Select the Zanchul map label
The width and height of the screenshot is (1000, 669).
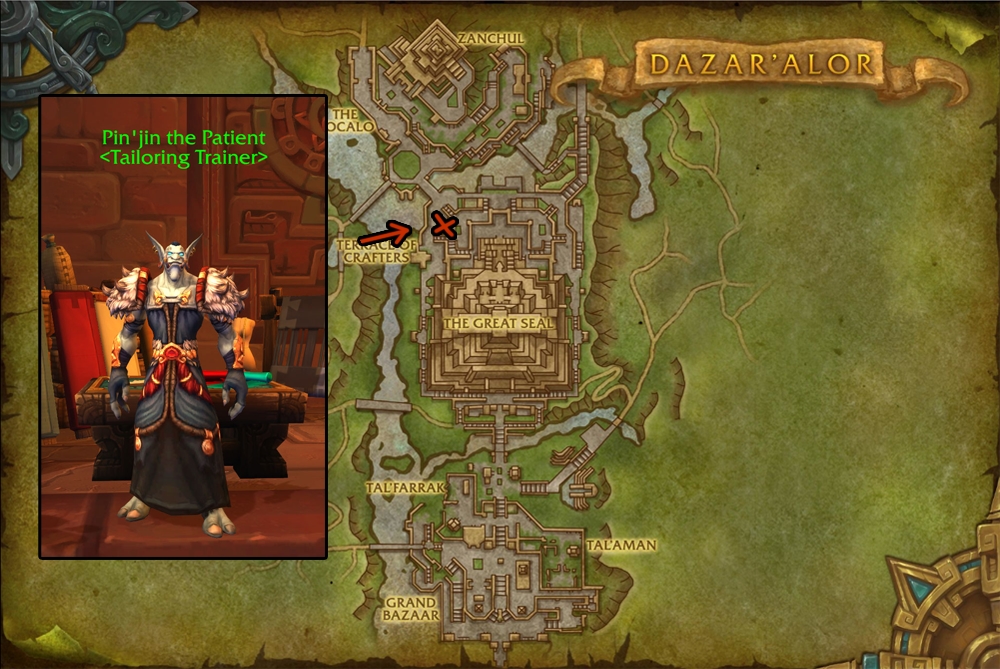pyautogui.click(x=490, y=38)
